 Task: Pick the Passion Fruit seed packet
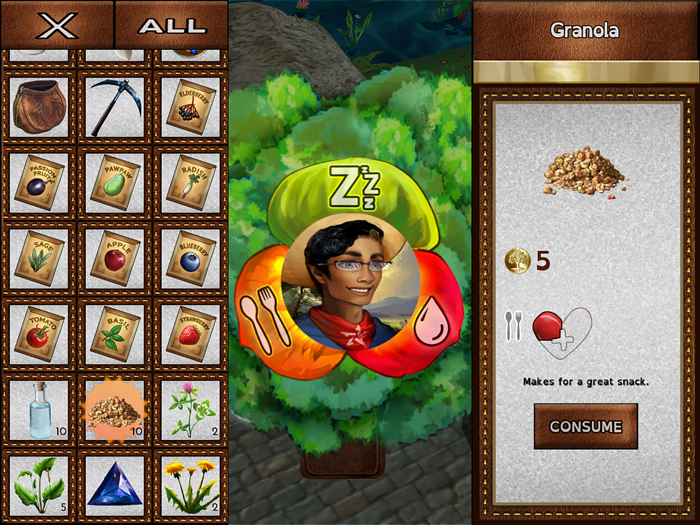(40, 182)
